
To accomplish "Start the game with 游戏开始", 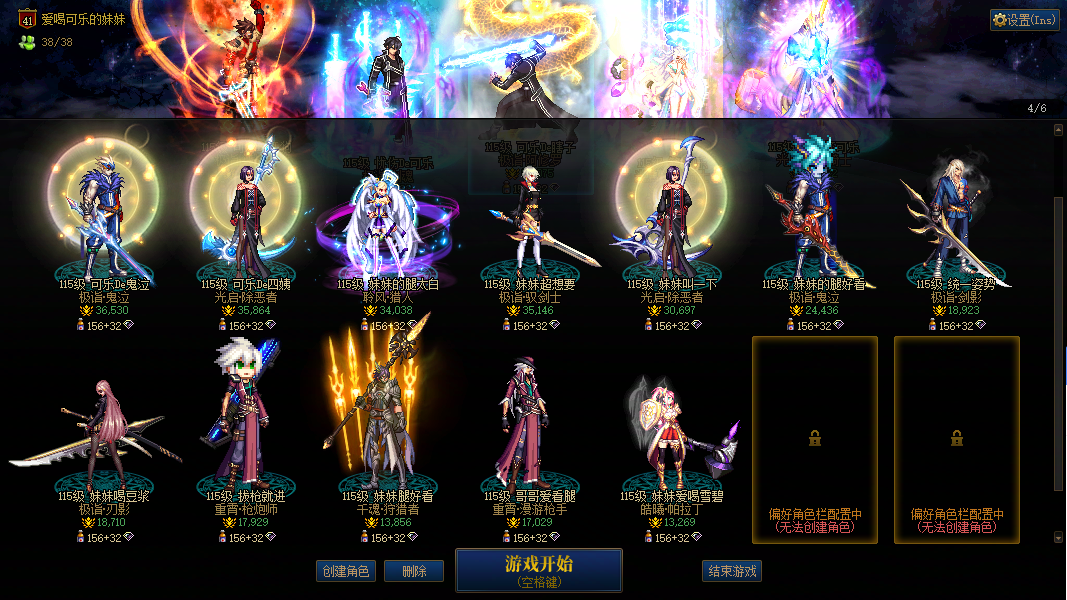I will click(538, 570).
